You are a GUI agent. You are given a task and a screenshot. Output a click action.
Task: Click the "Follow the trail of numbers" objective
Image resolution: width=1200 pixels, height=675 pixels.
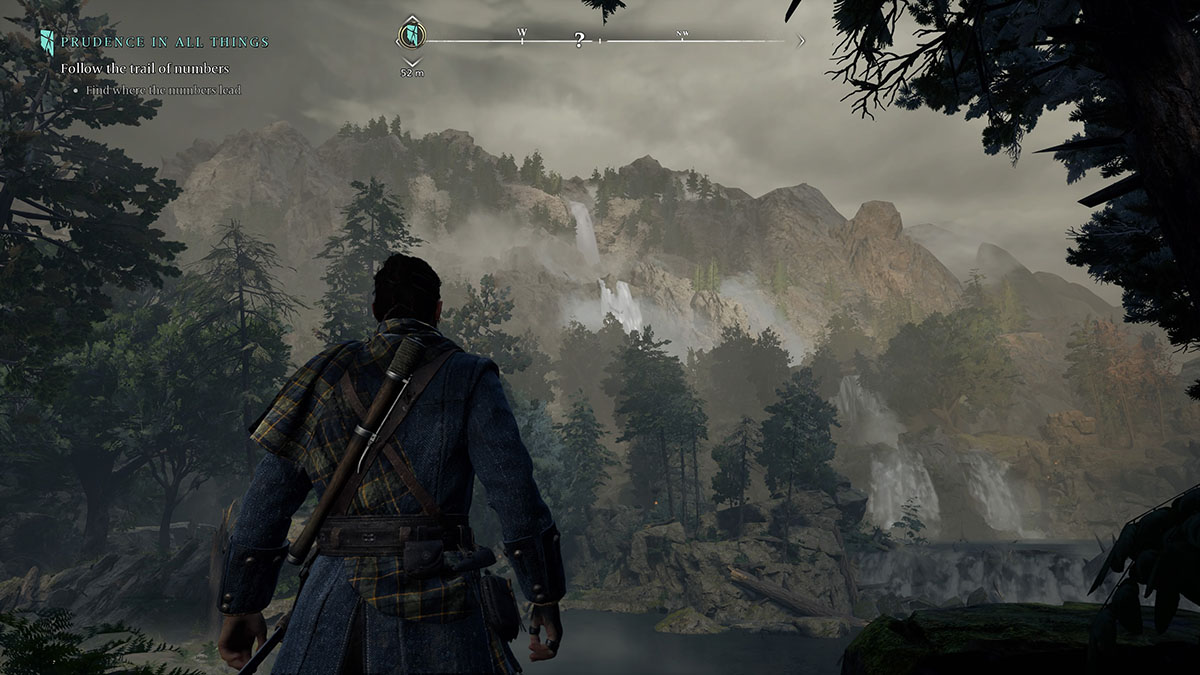pos(145,68)
